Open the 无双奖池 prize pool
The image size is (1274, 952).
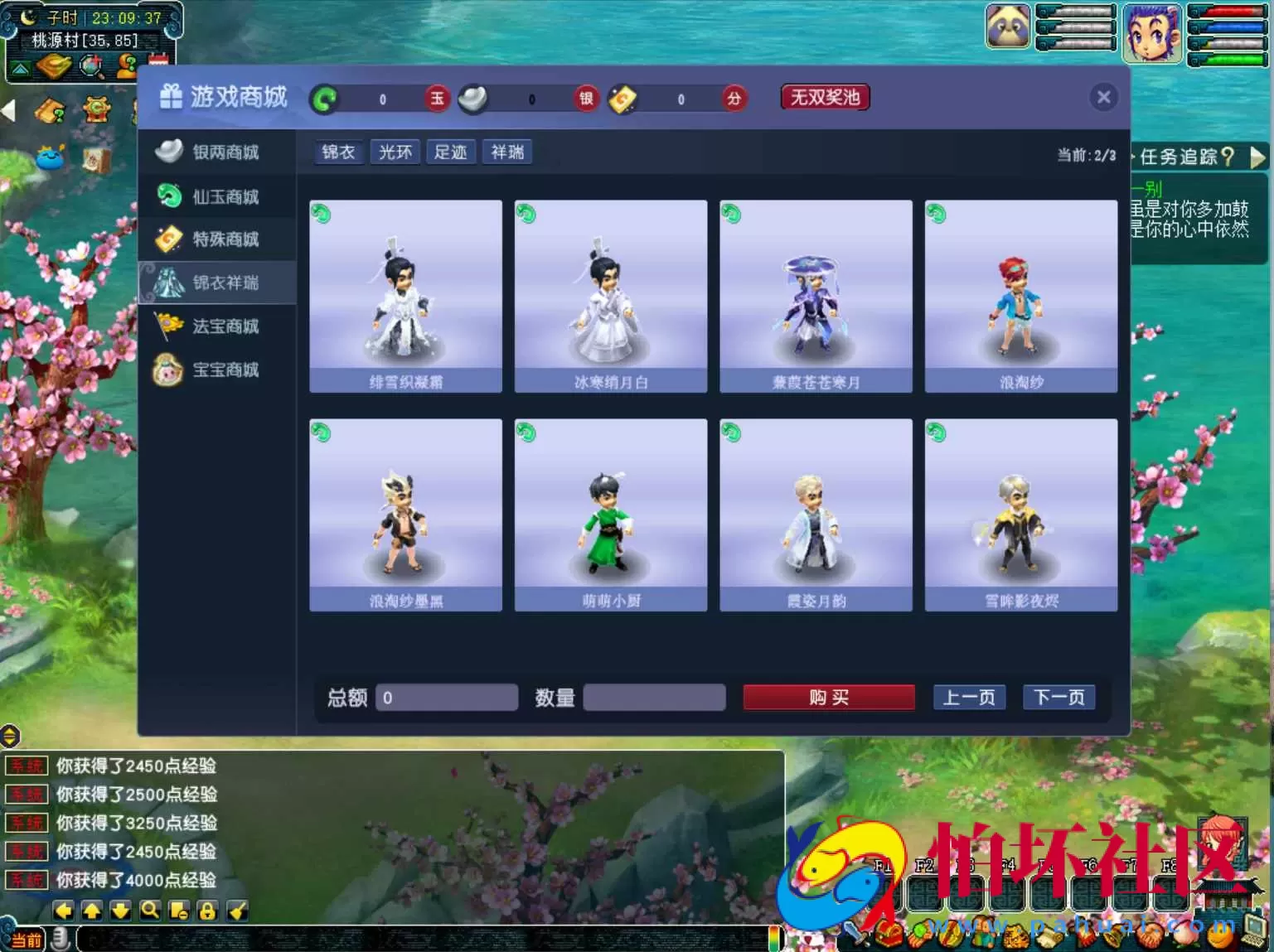(824, 97)
